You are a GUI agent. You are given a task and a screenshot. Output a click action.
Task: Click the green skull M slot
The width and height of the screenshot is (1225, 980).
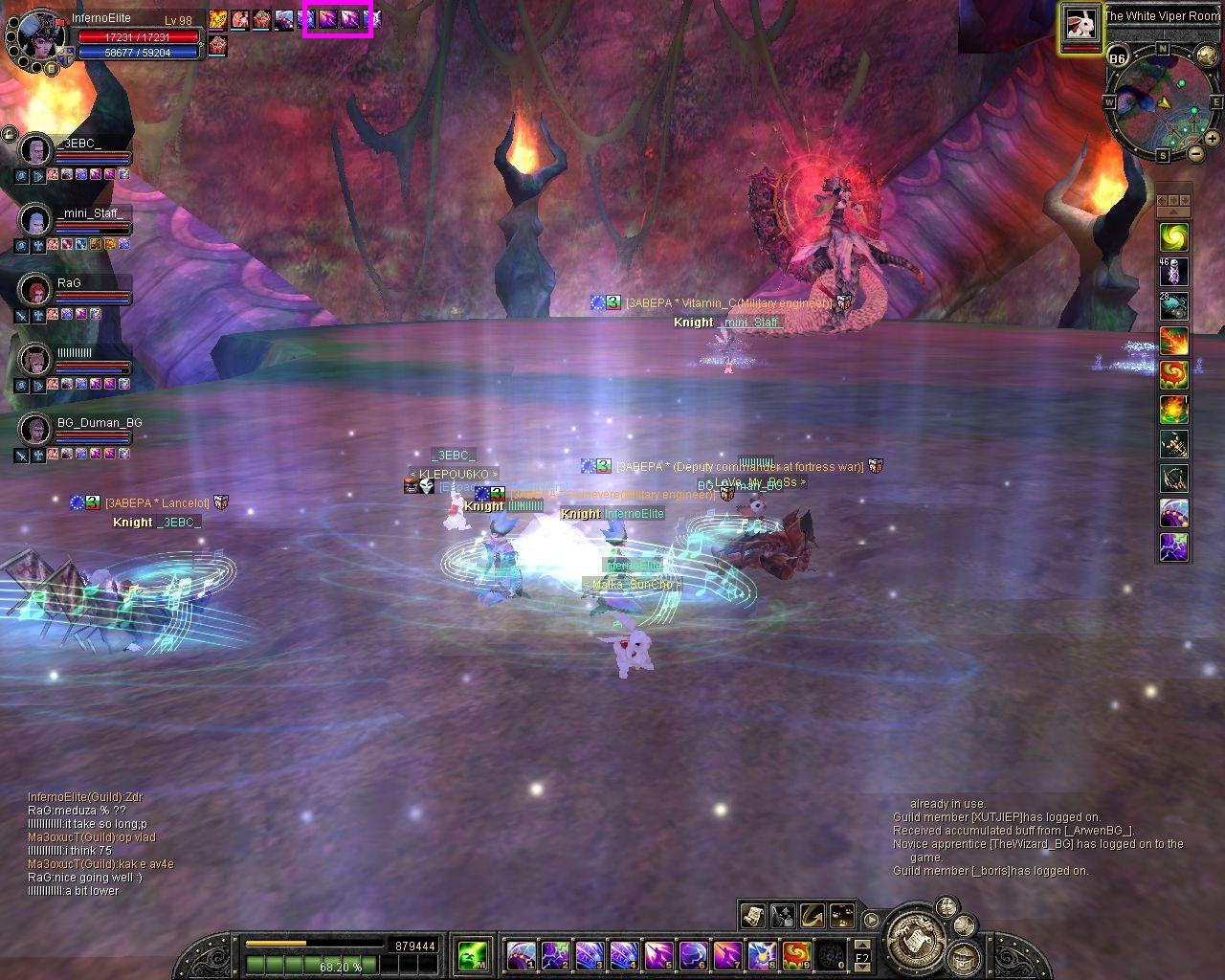473,955
